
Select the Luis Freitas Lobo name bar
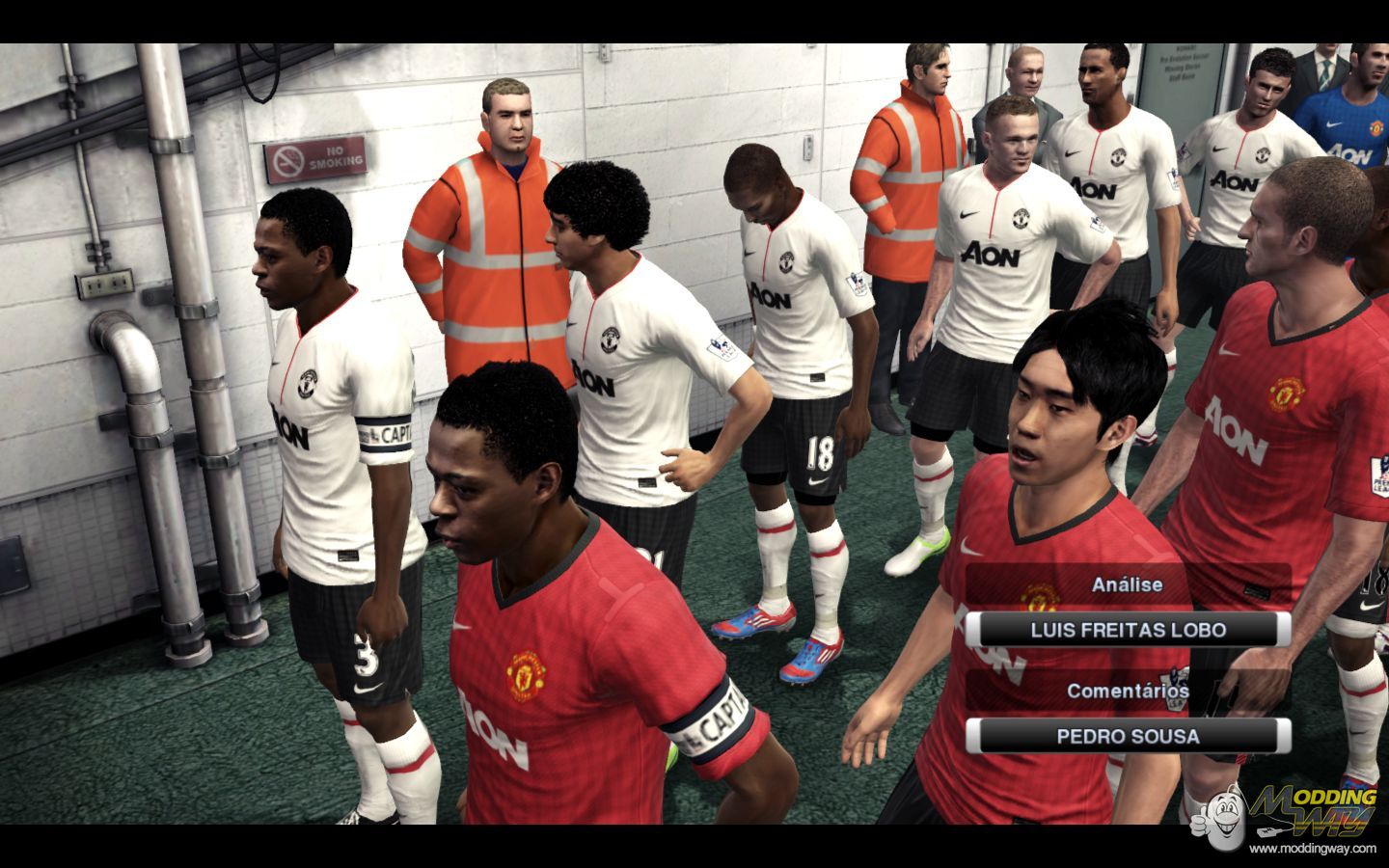pyautogui.click(x=1128, y=631)
